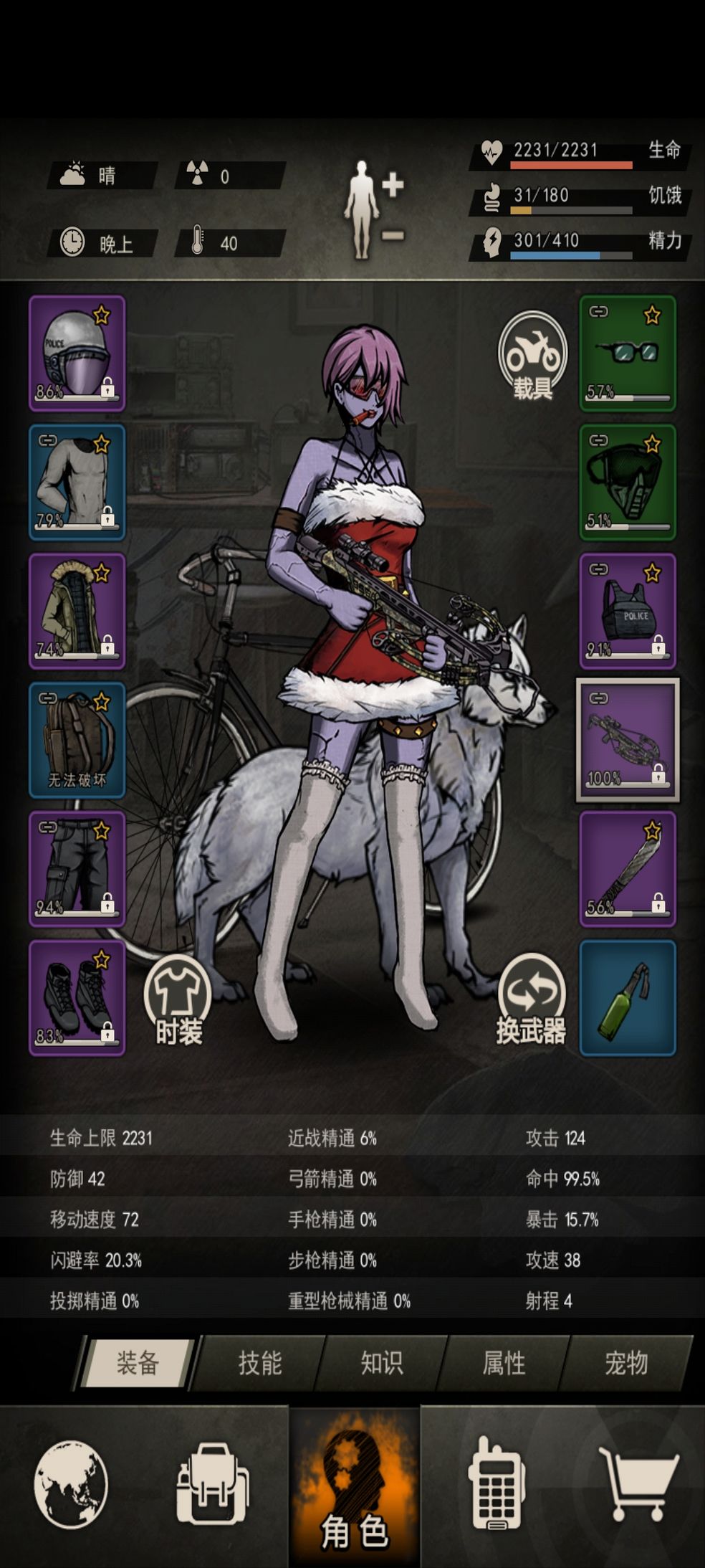Switch to the 属性 attributes tab
Image resolution: width=705 pixels, height=1568 pixels.
coord(504,1363)
